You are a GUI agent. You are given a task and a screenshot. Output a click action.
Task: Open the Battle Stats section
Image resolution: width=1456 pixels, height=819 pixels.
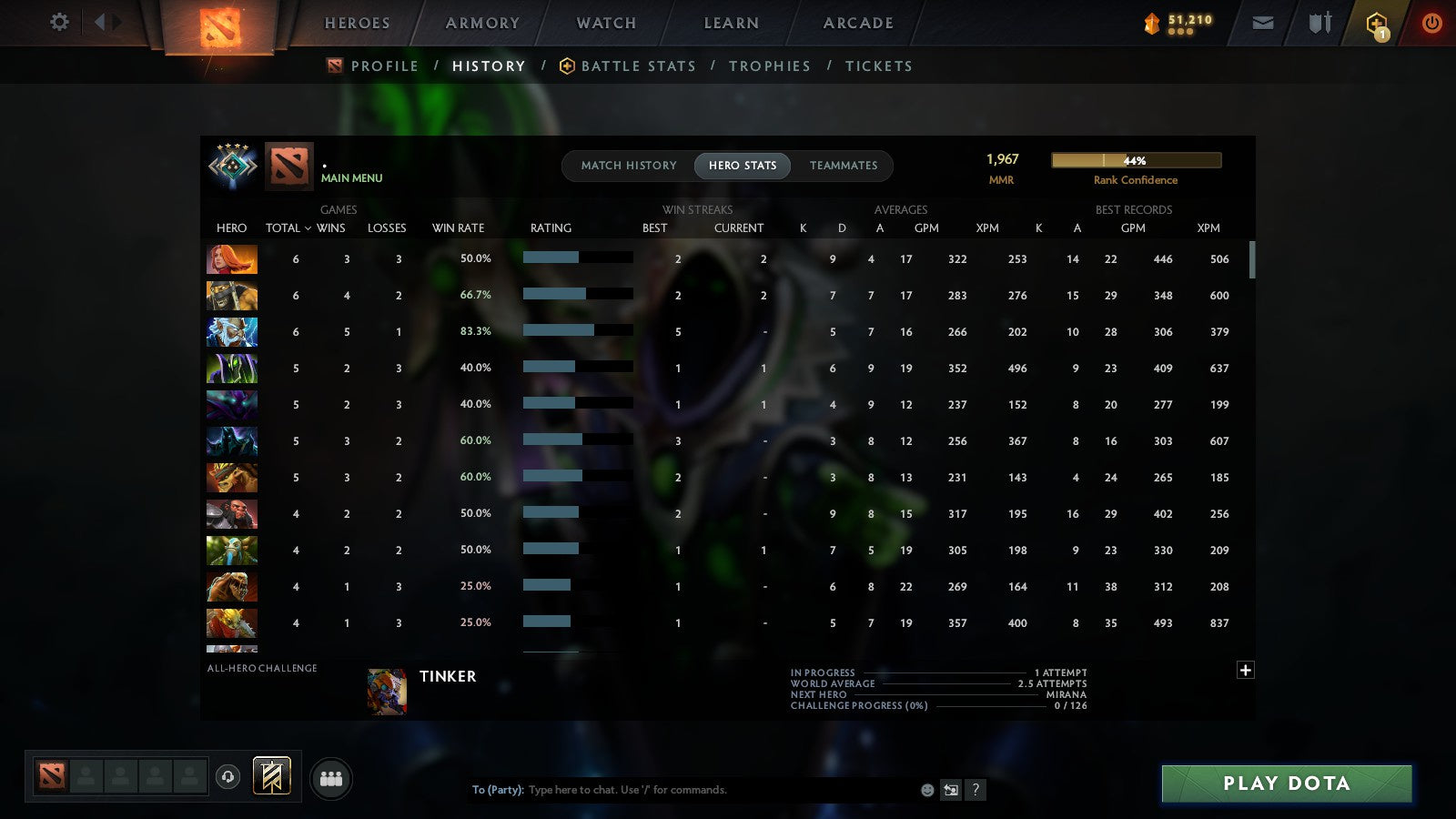[639, 66]
